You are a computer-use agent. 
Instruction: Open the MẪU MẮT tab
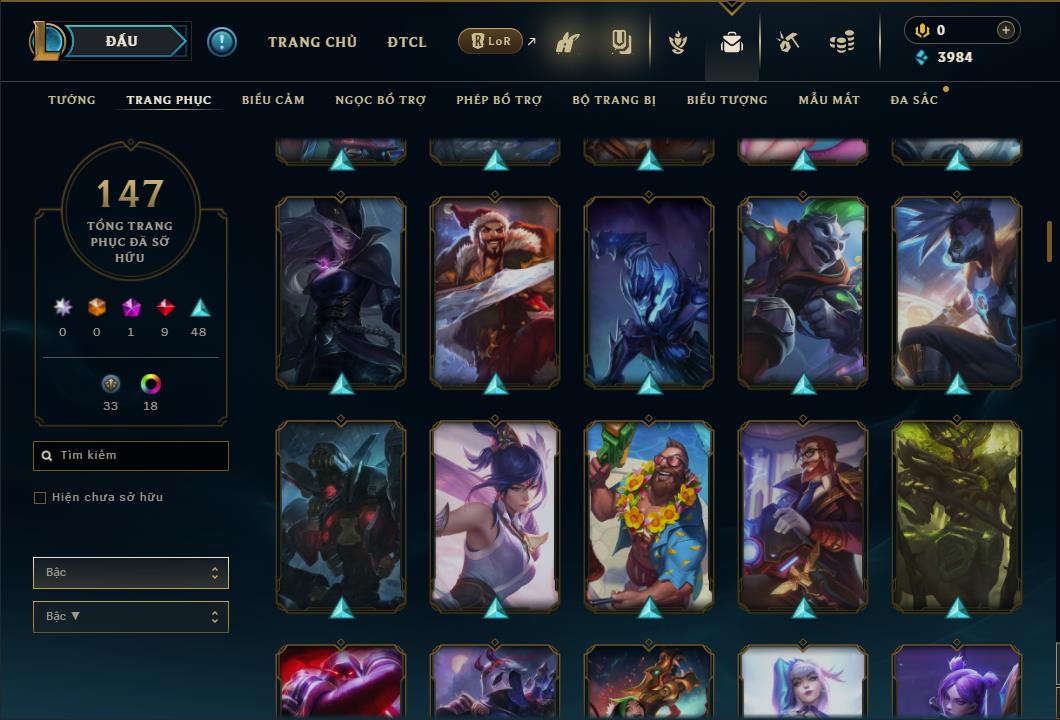tap(829, 100)
